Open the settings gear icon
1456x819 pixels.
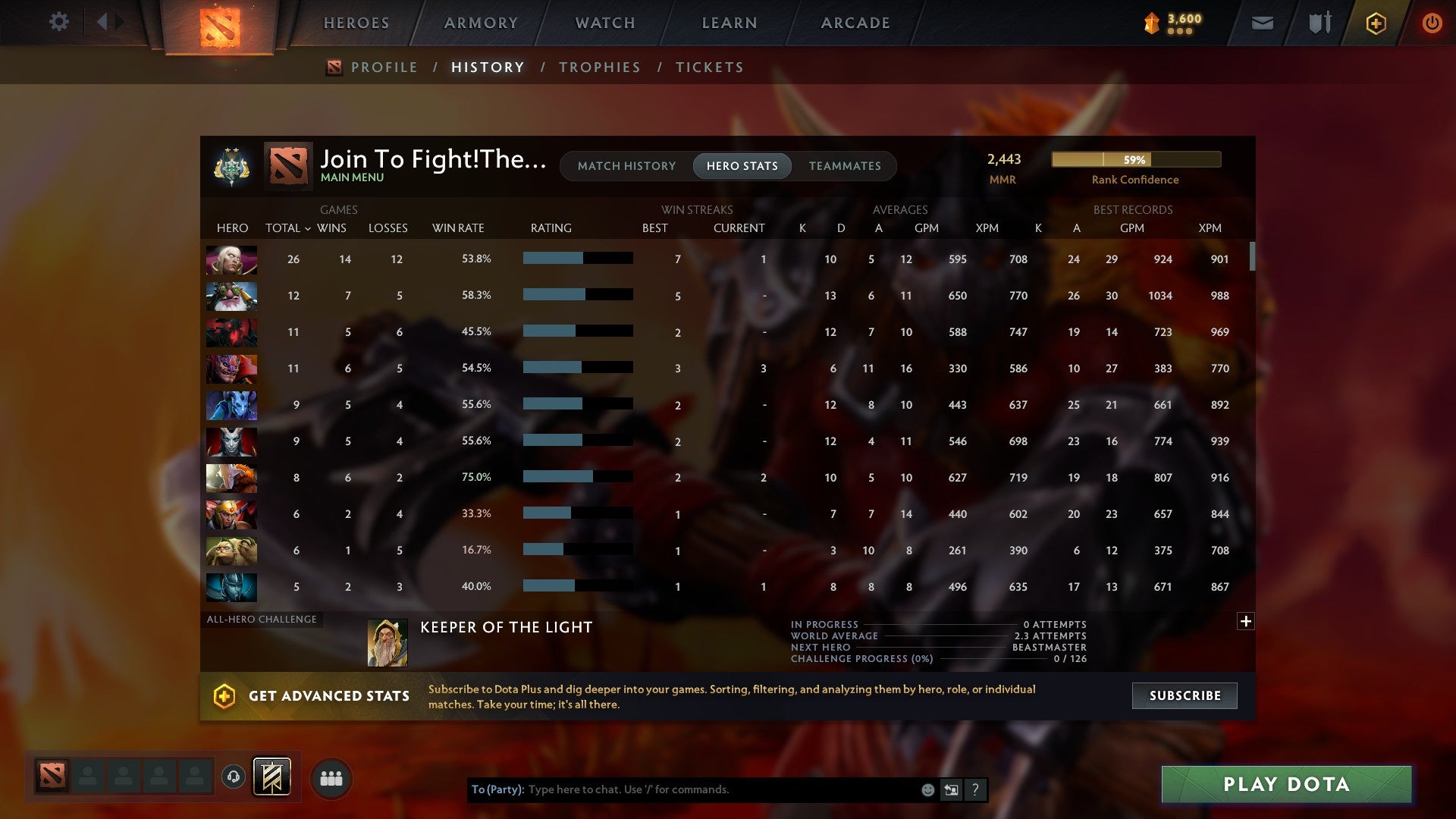coord(59,22)
